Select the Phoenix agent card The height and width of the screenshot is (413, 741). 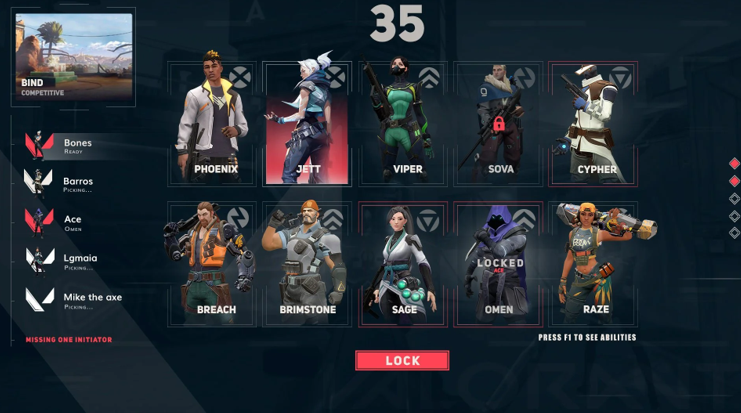[x=214, y=122]
